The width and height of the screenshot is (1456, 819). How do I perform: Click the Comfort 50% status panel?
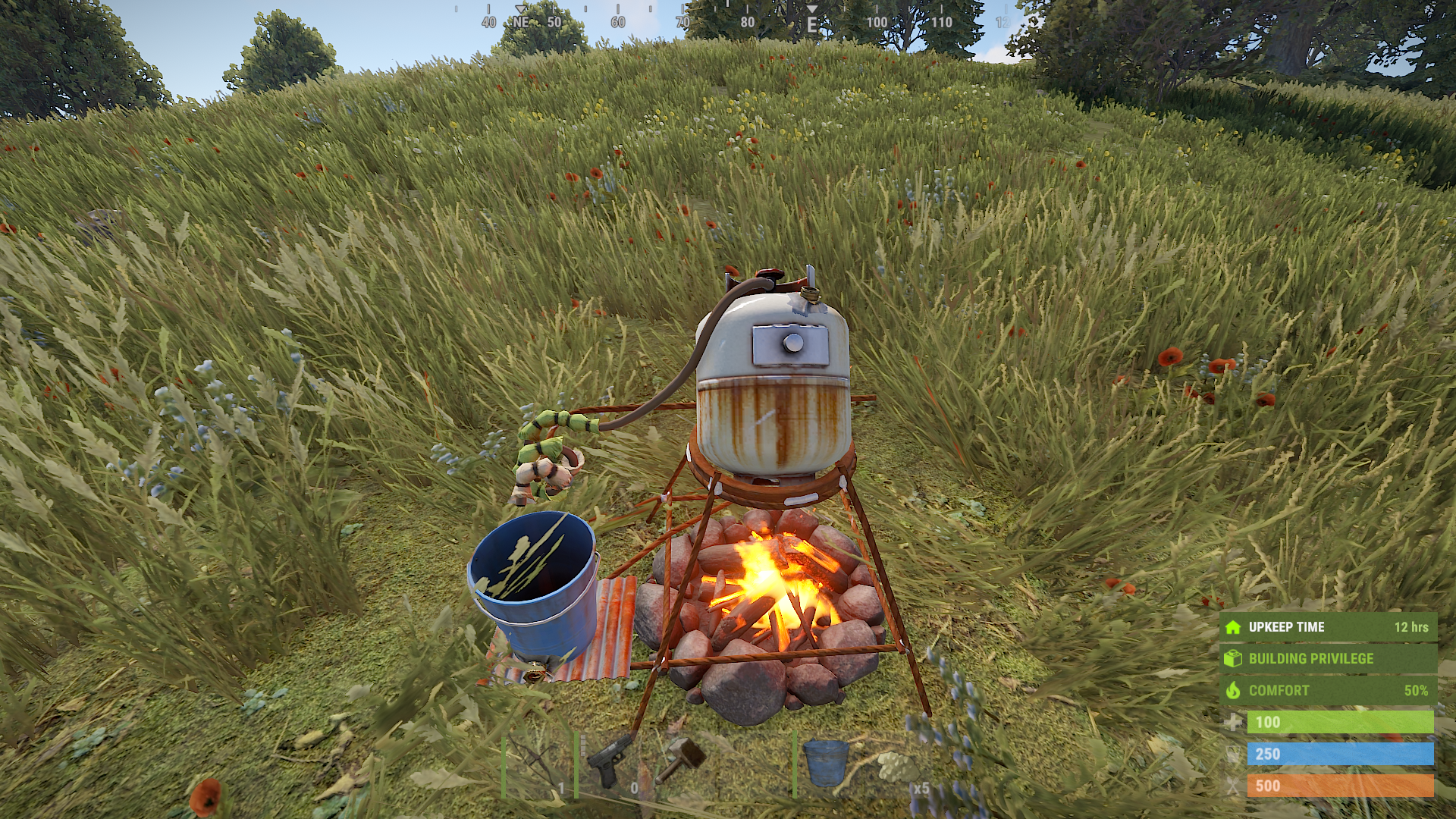coord(1327,690)
